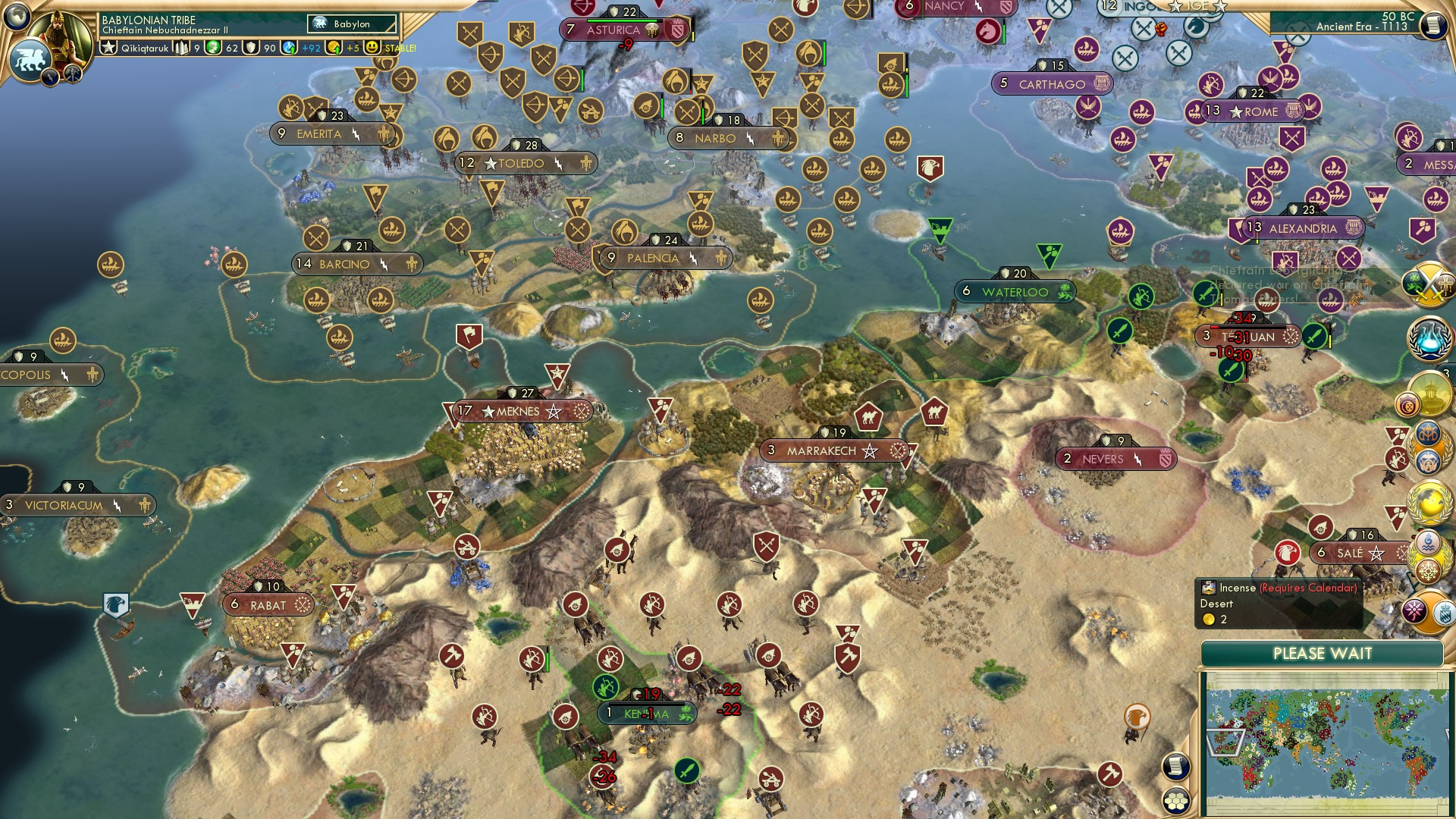Select the Marrakech city banner
1456x819 pixels.
click(x=834, y=450)
